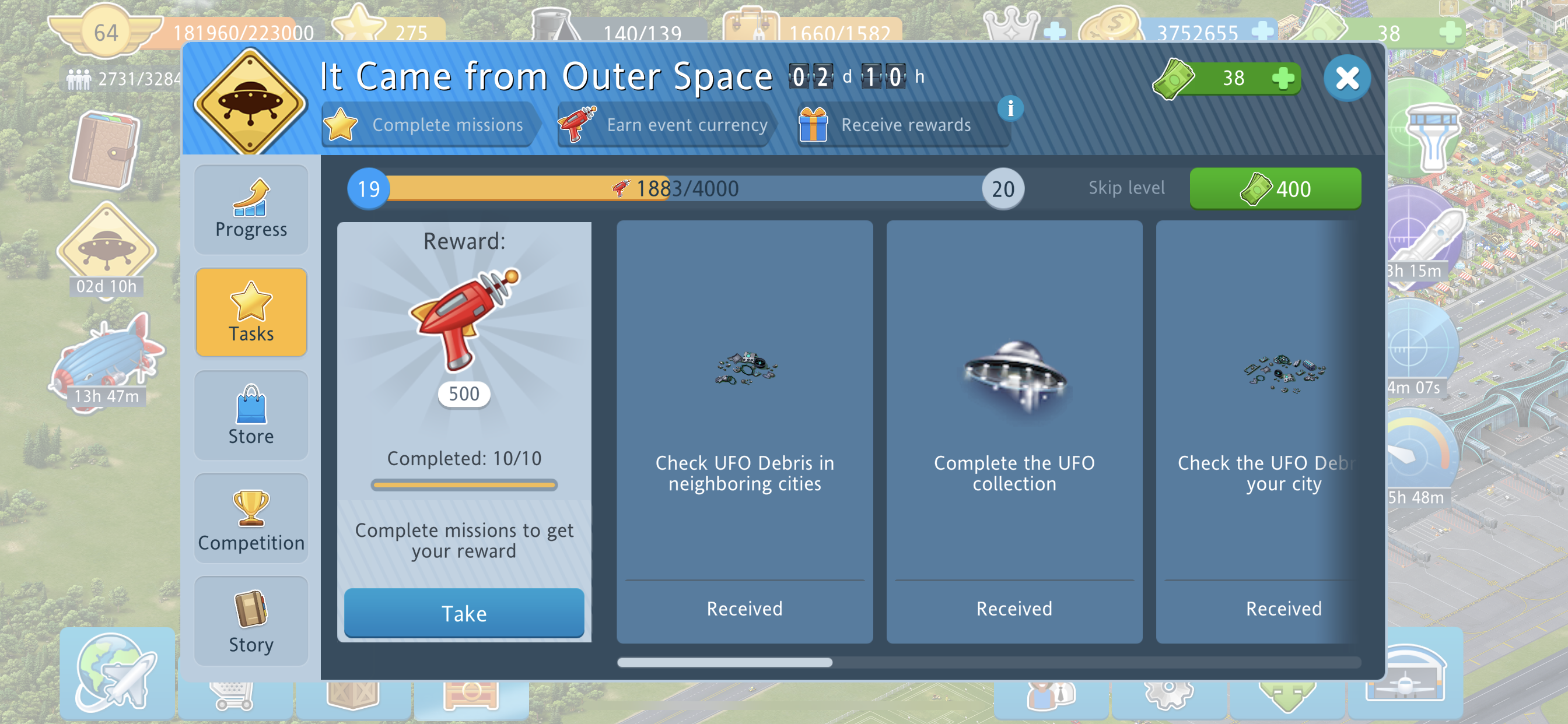Open the Story tab

click(x=251, y=622)
